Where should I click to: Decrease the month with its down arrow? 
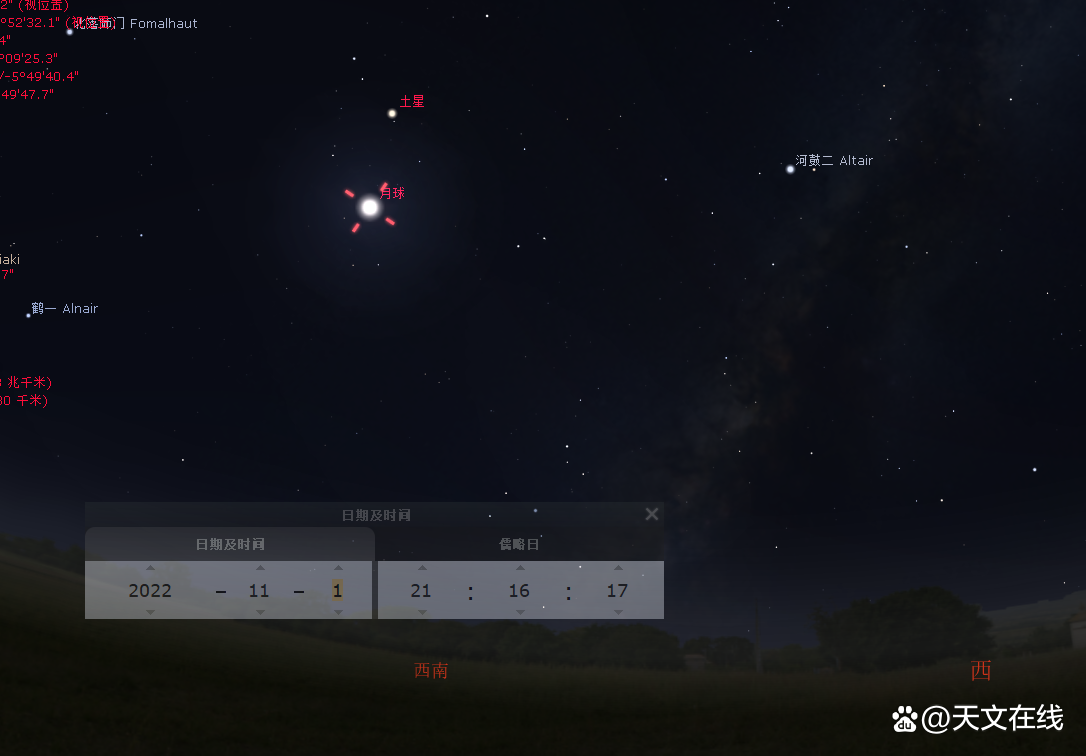click(260, 612)
